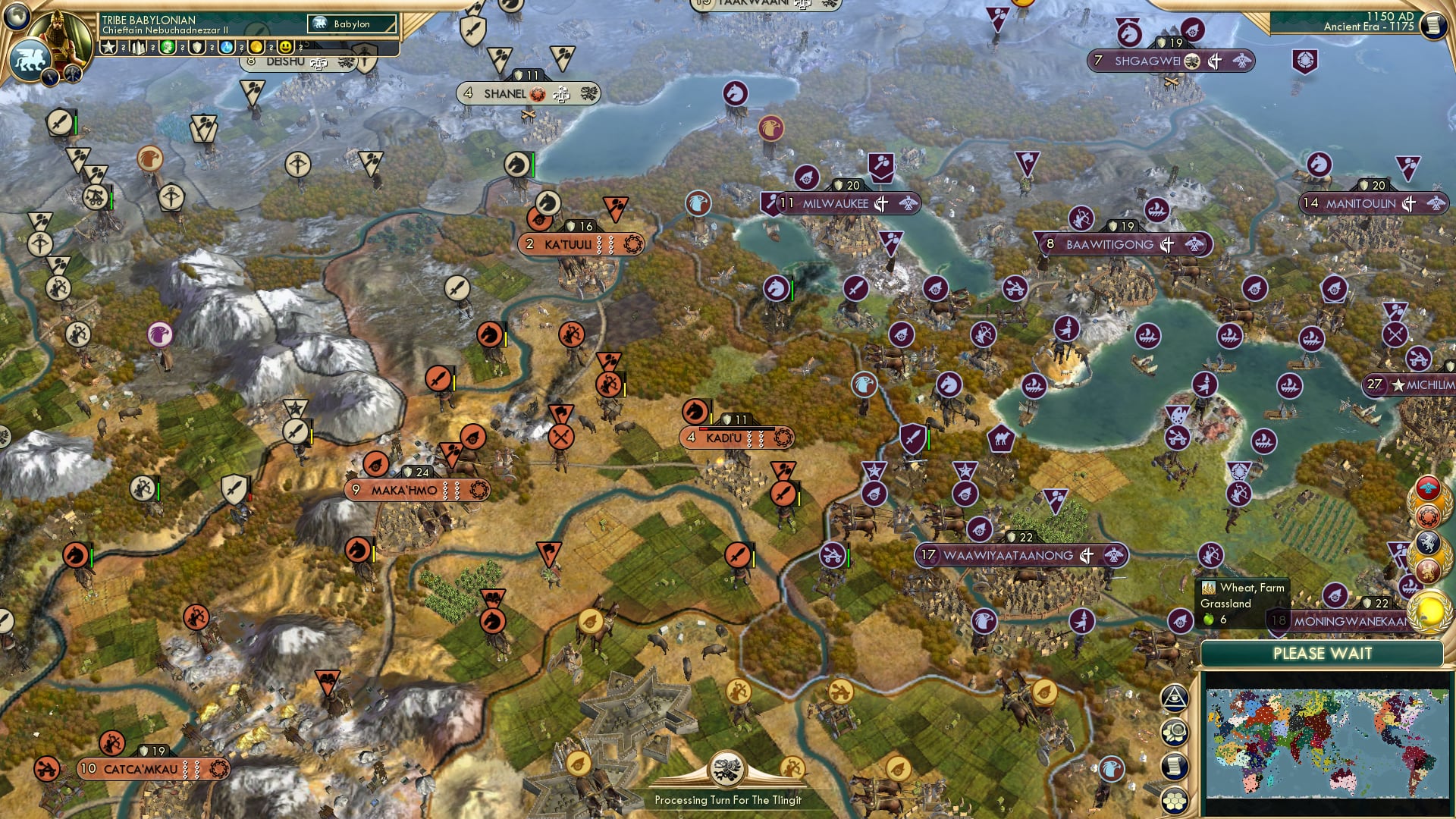1456x819 pixels.
Task: Click the gold treasury coin icon
Action: point(257,45)
